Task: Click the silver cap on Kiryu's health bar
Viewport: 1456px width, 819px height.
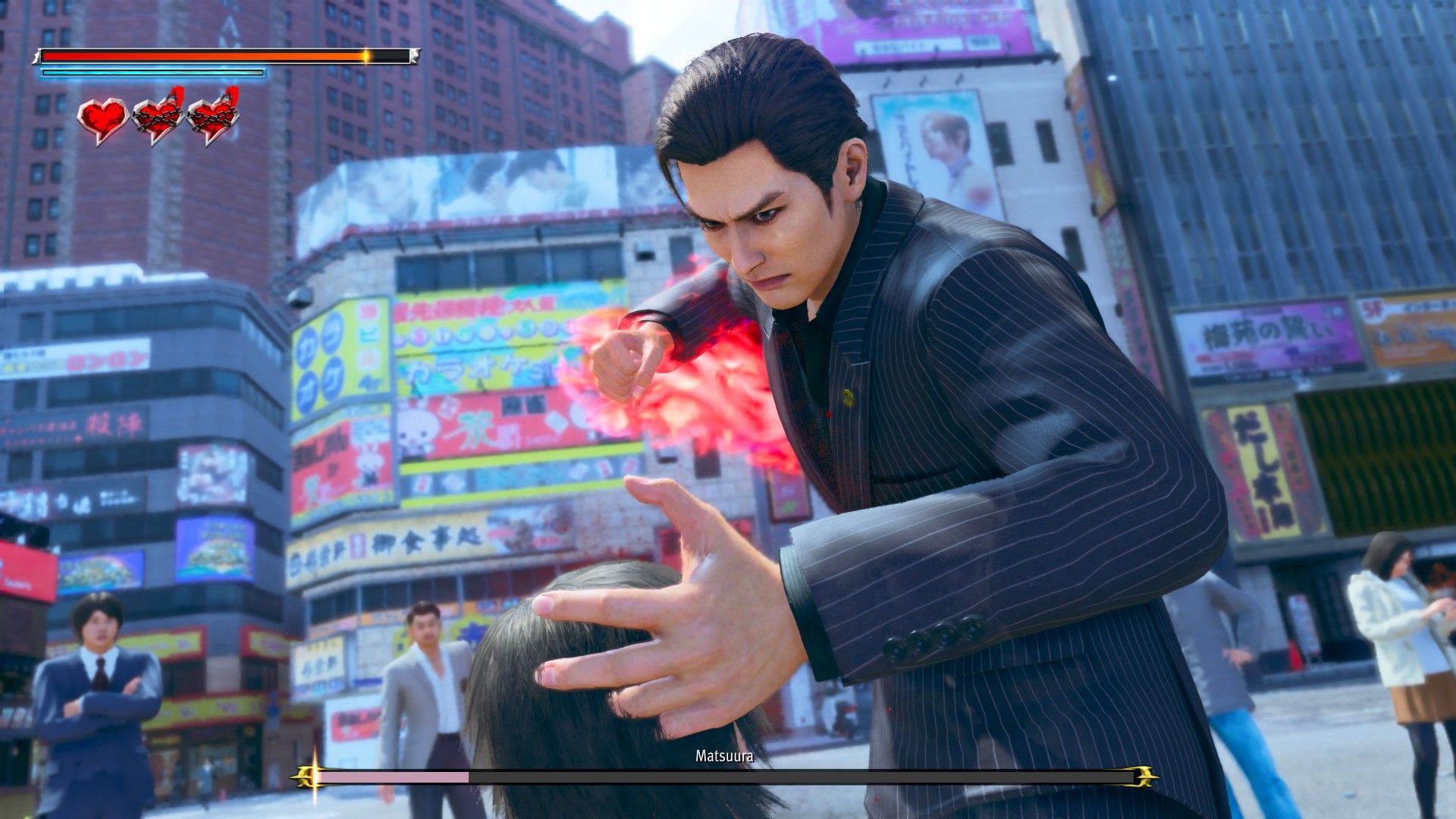Action: coord(415,57)
